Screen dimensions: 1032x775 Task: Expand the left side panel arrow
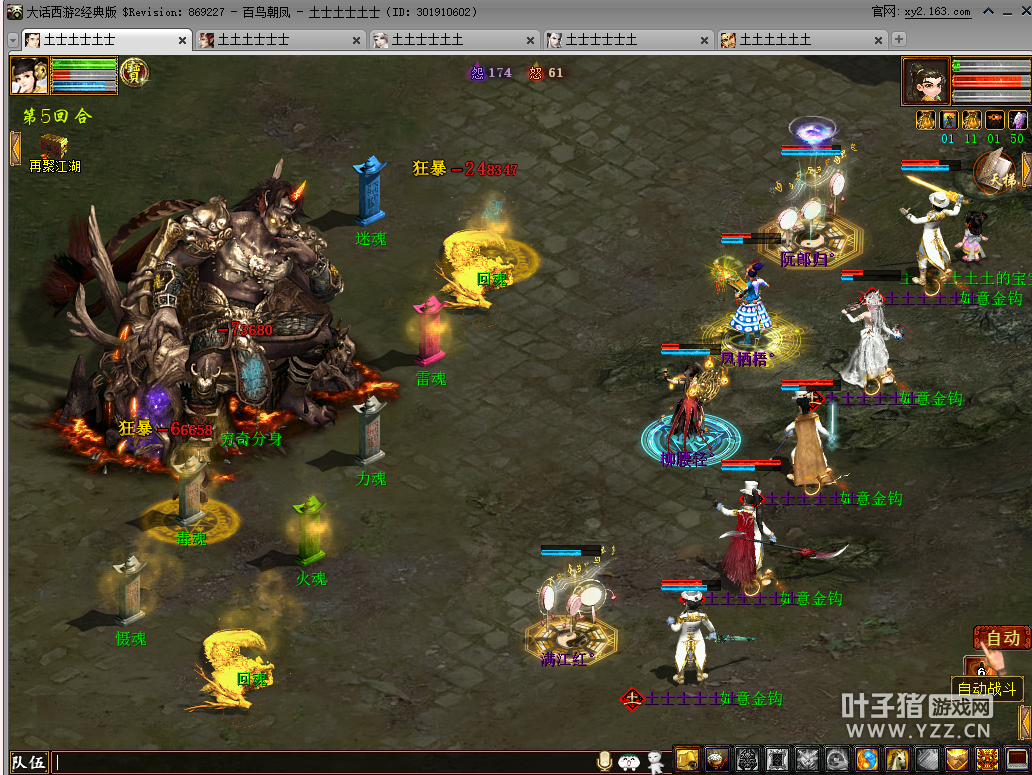[15, 148]
